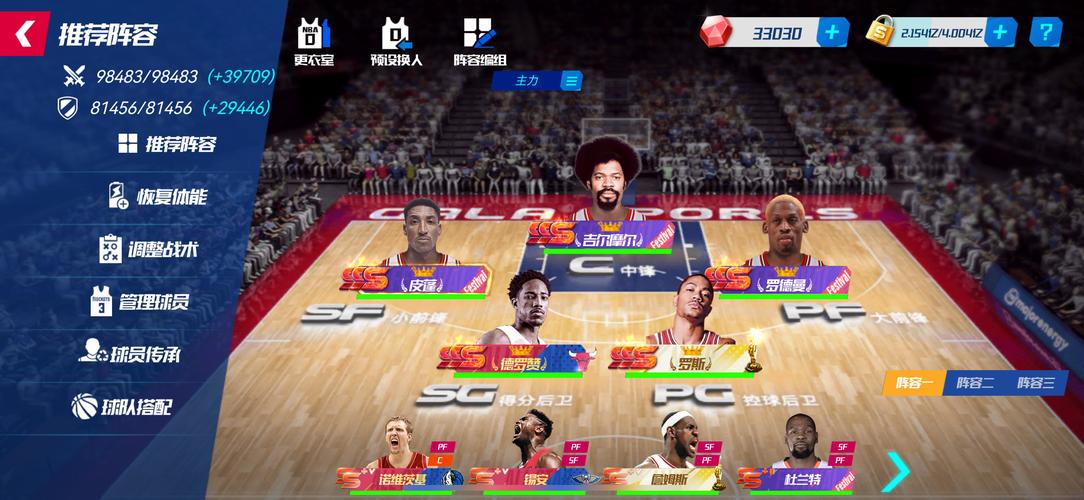Select bench player 杜兰特
This screenshot has height=500, width=1084.
coord(795,455)
